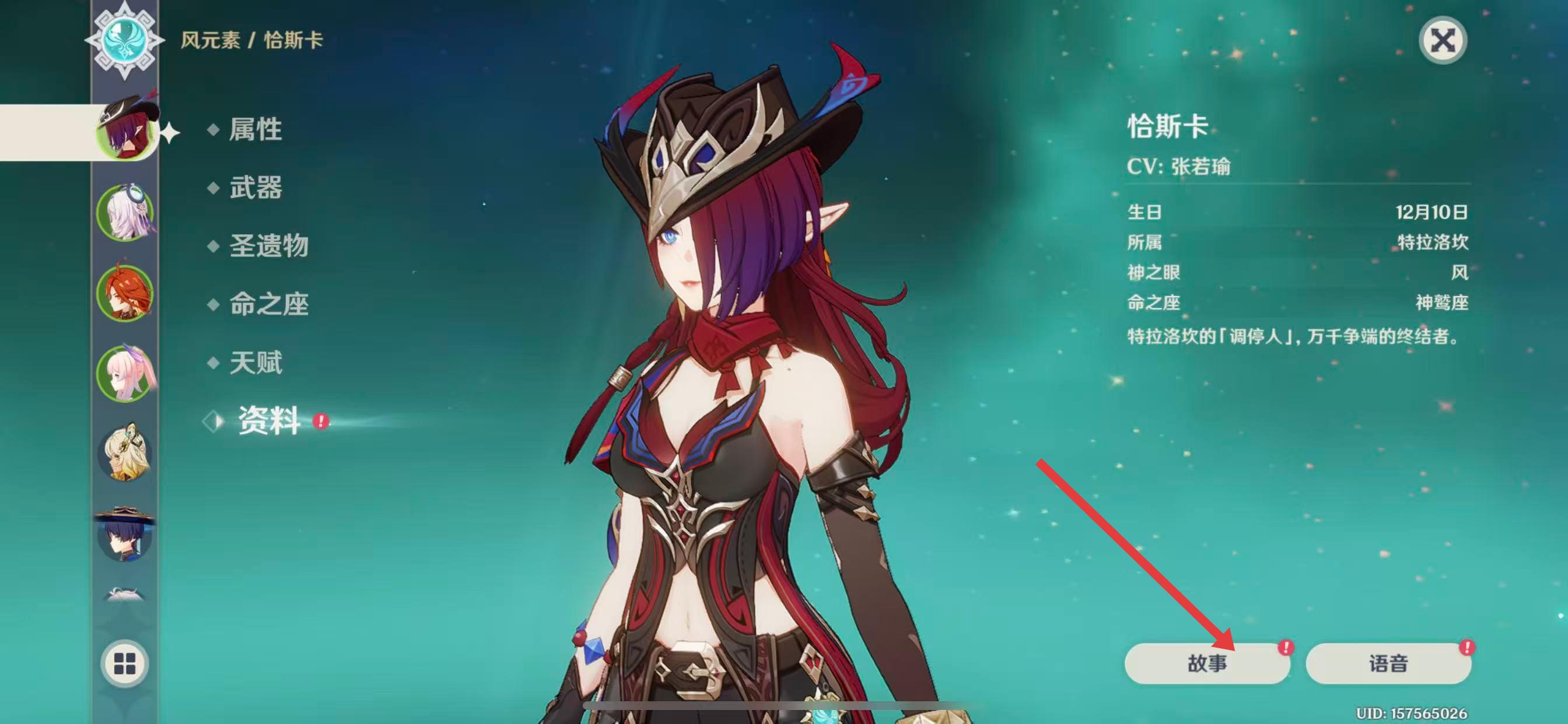
Task: Open the 语音 voice-over button
Action: click(x=1388, y=663)
